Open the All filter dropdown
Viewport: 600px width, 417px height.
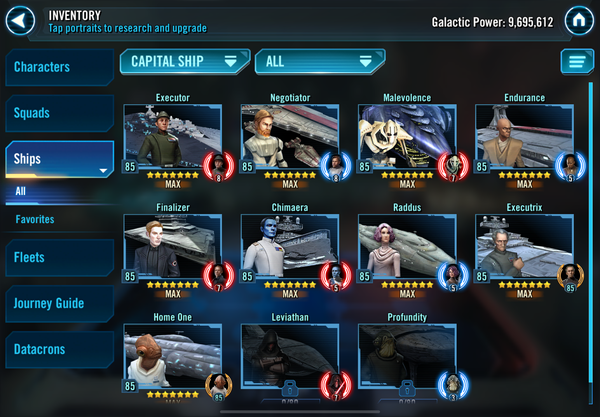click(x=319, y=61)
